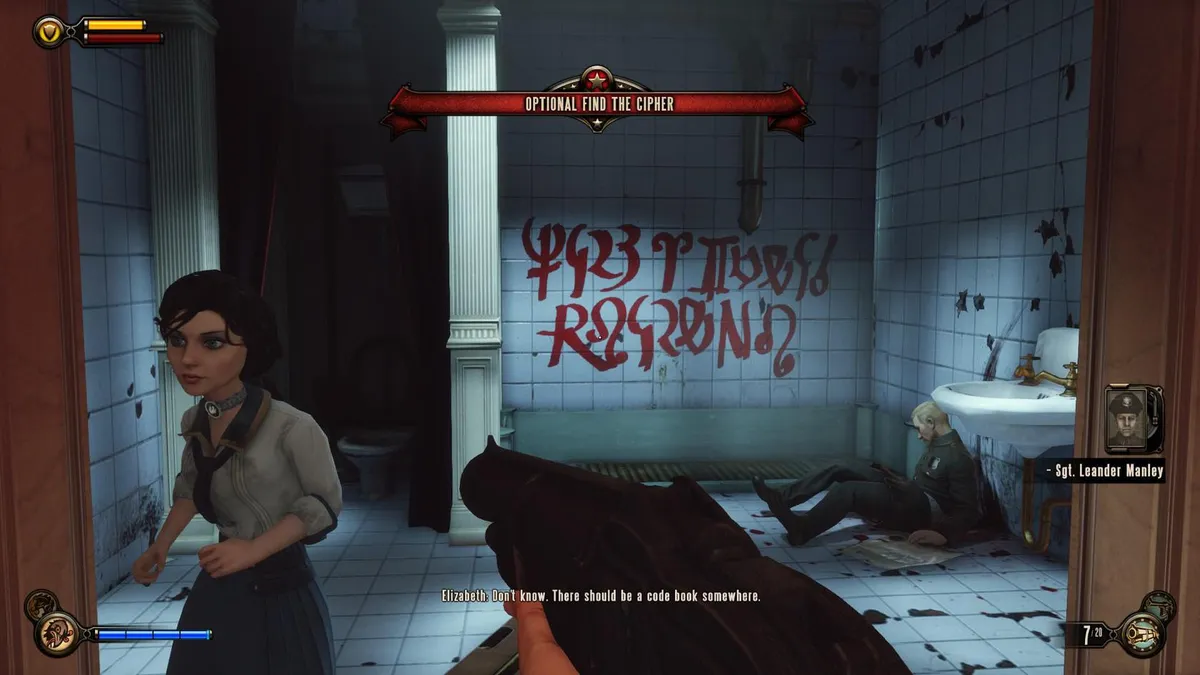Switch to the reserve weapon icon
The image size is (1200, 675).
1161,603
